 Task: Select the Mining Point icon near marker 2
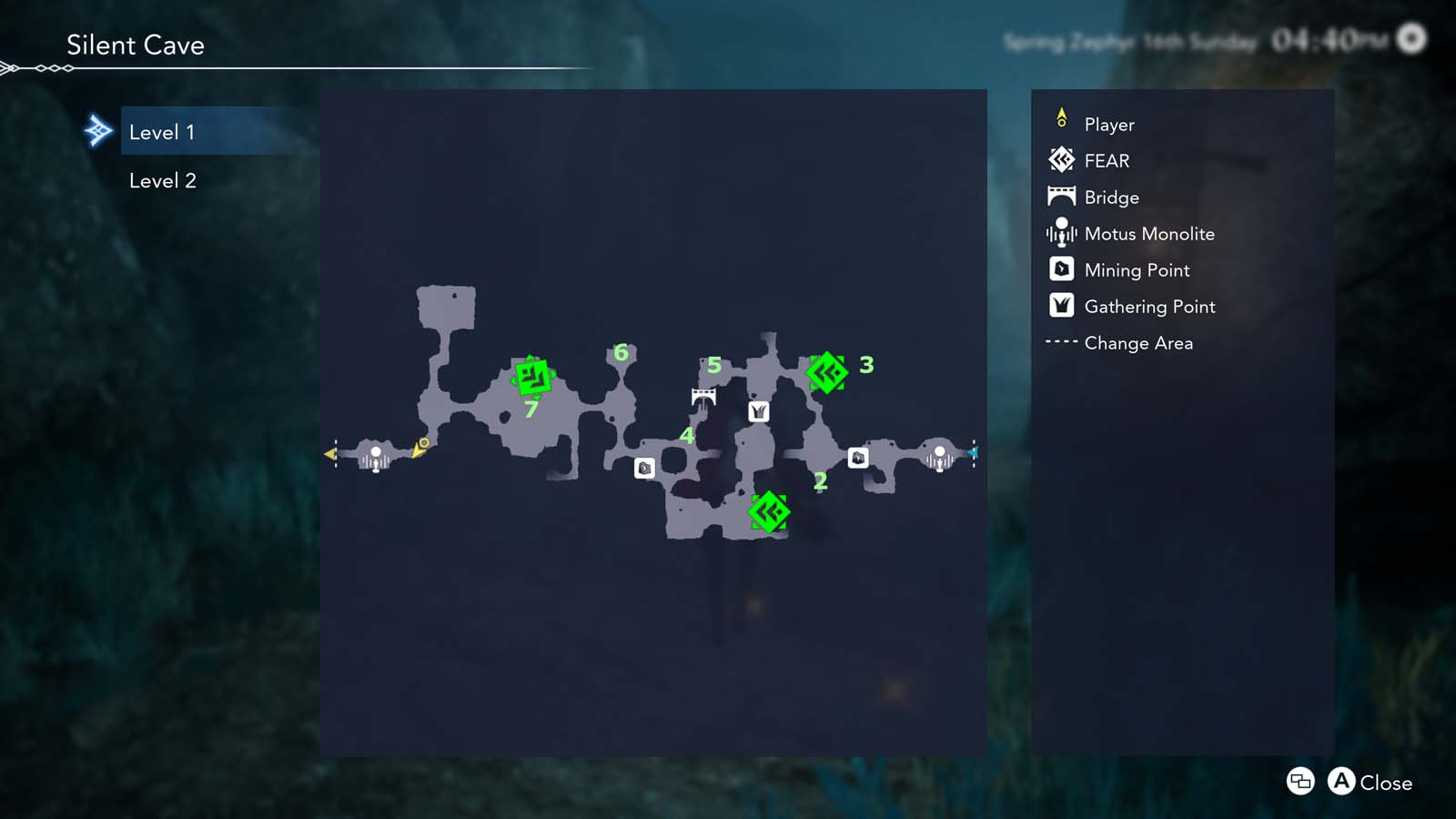pos(858,458)
